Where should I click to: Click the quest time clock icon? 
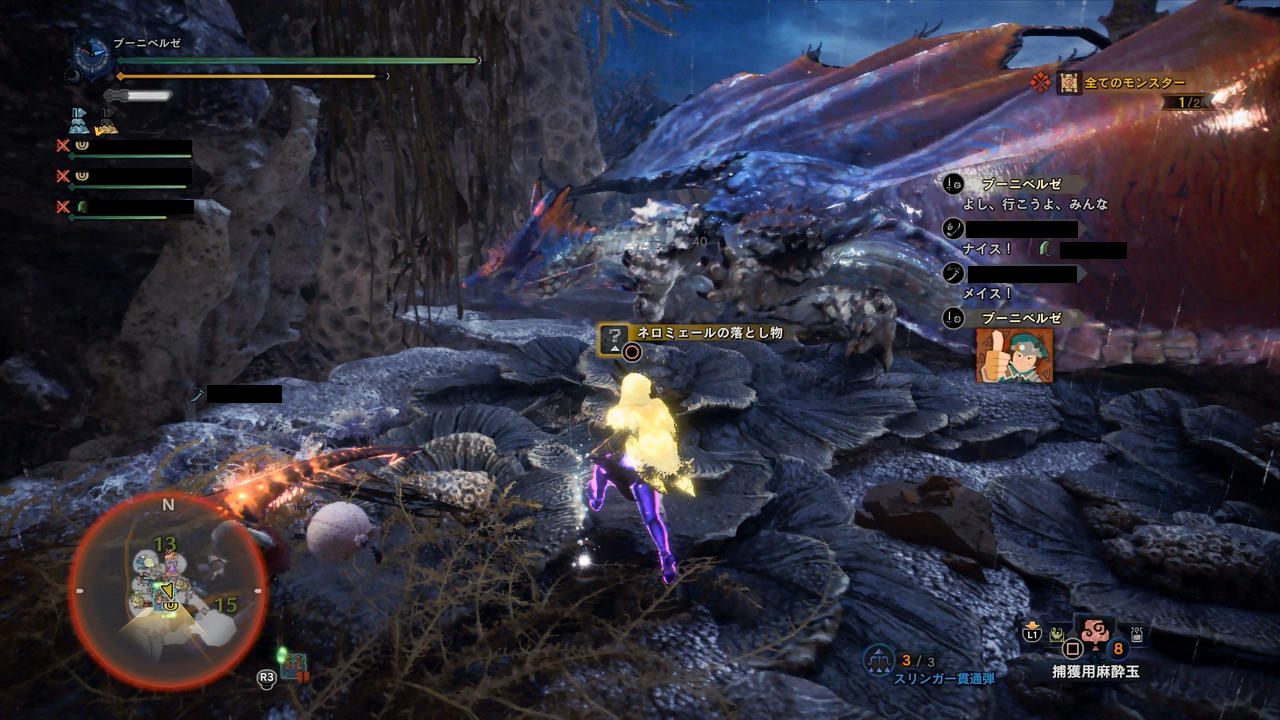coord(92,56)
